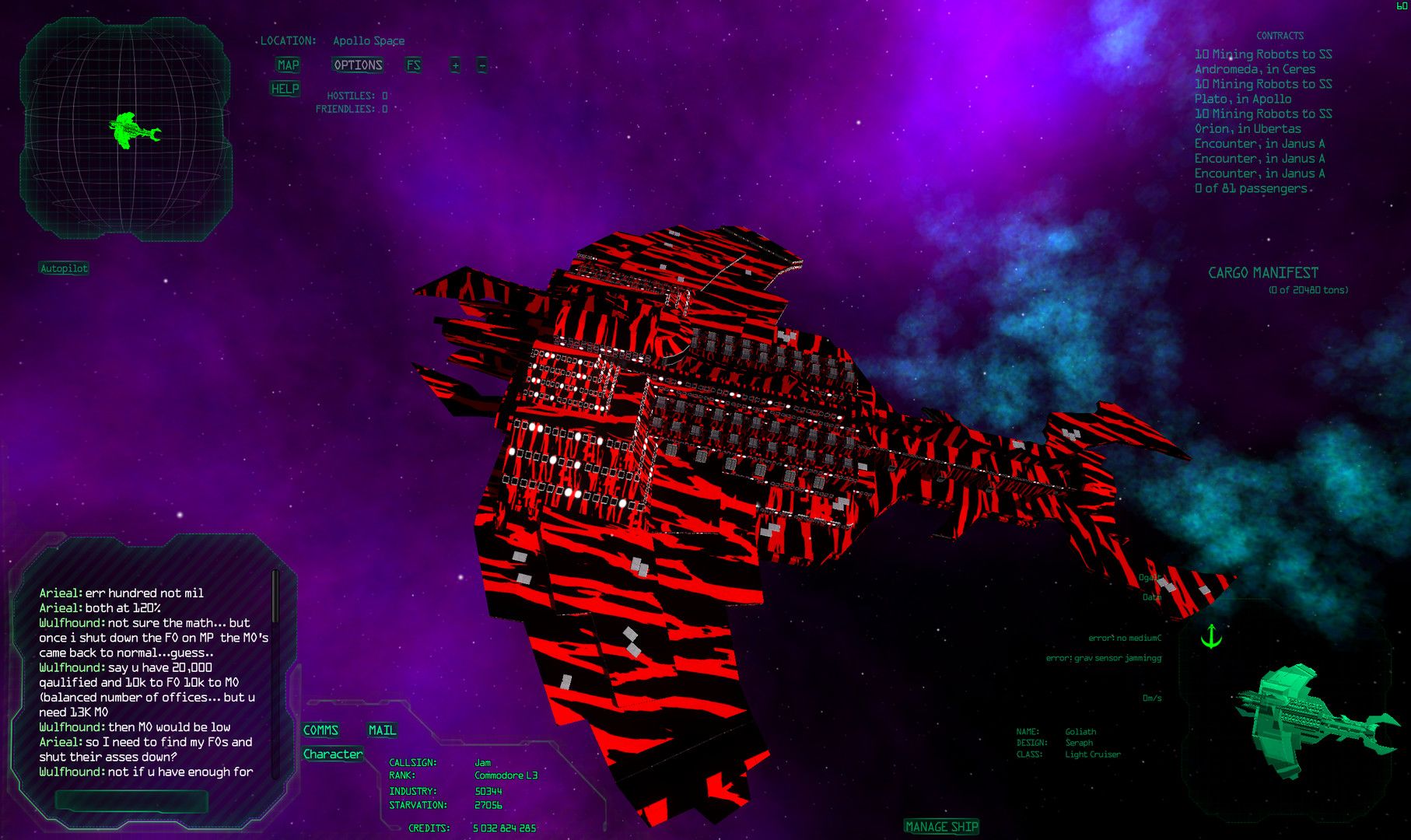Open the MAIL inbox
The image size is (1411, 840).
(382, 730)
